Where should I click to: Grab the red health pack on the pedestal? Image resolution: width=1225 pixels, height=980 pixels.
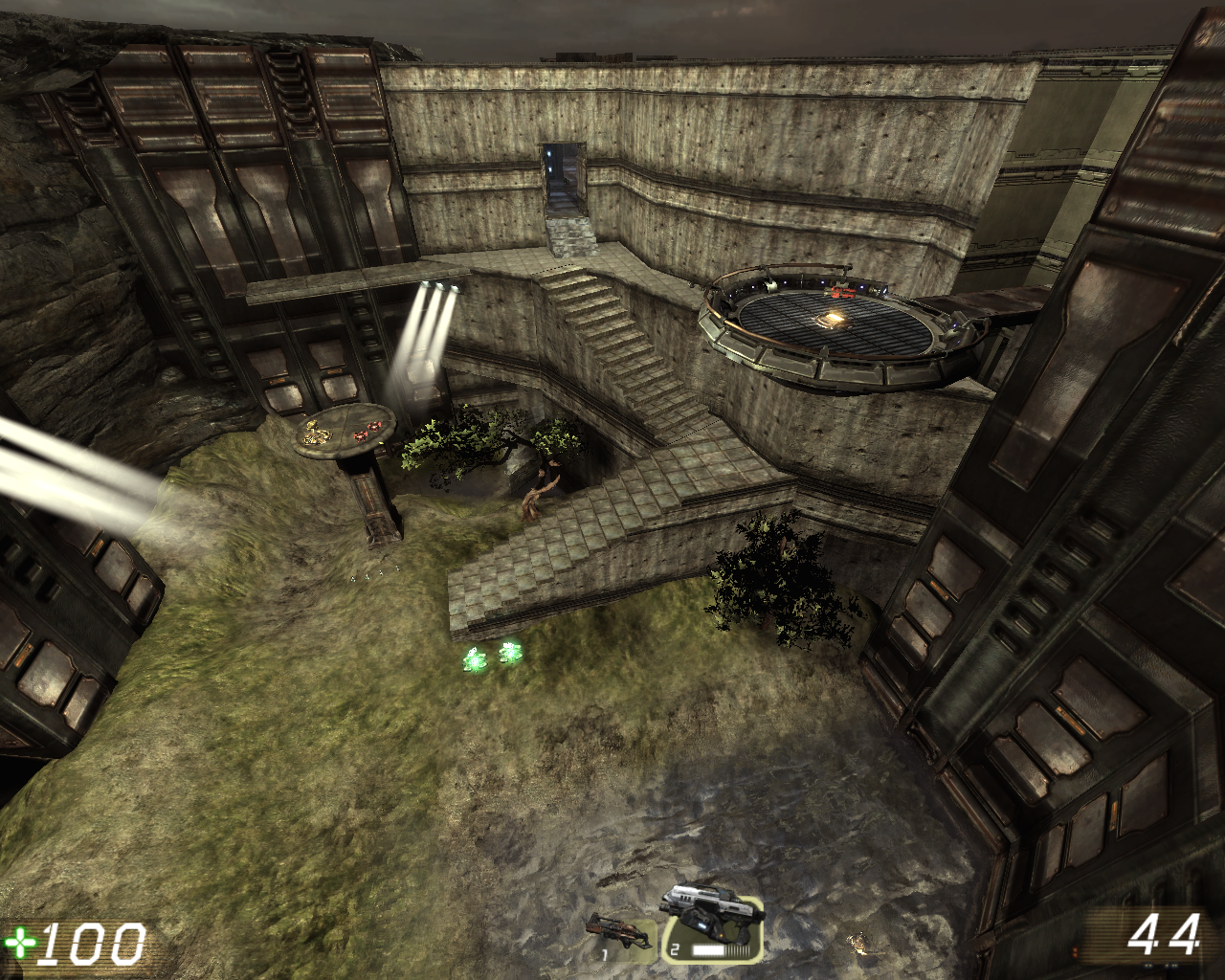pyautogui.click(x=360, y=435)
